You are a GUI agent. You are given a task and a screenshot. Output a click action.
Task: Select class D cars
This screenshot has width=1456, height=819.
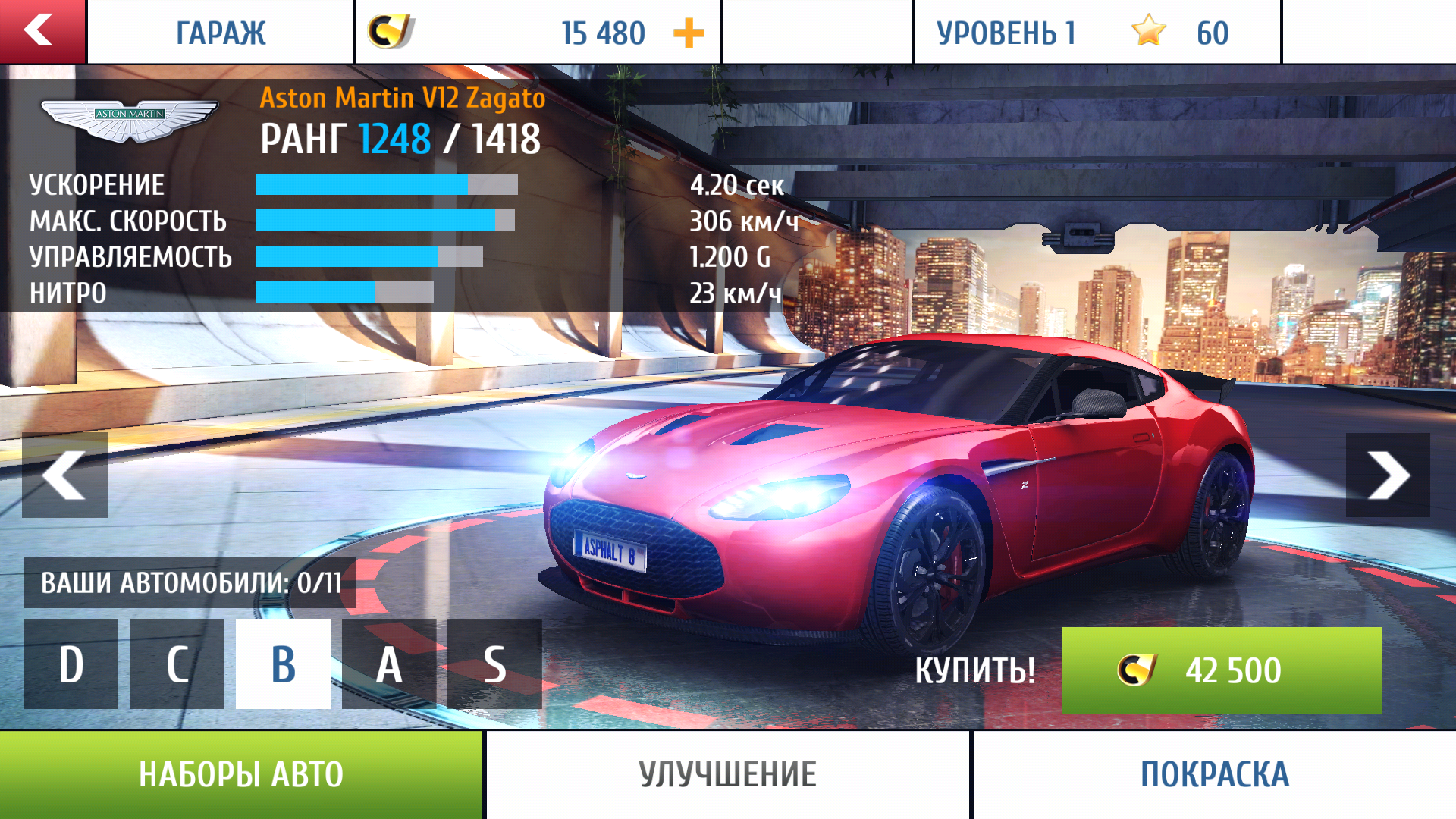tap(71, 664)
